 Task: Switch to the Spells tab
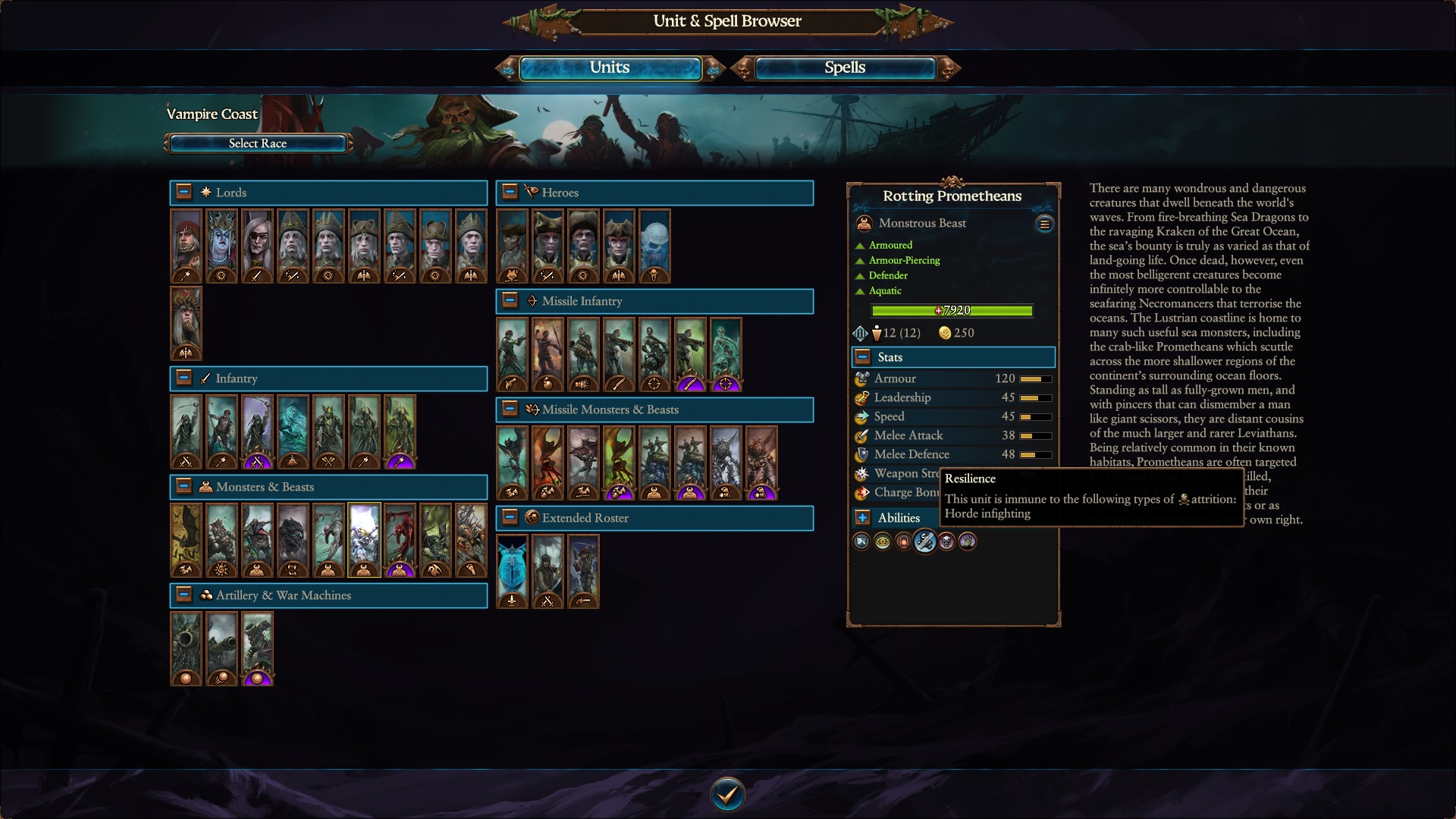click(844, 67)
